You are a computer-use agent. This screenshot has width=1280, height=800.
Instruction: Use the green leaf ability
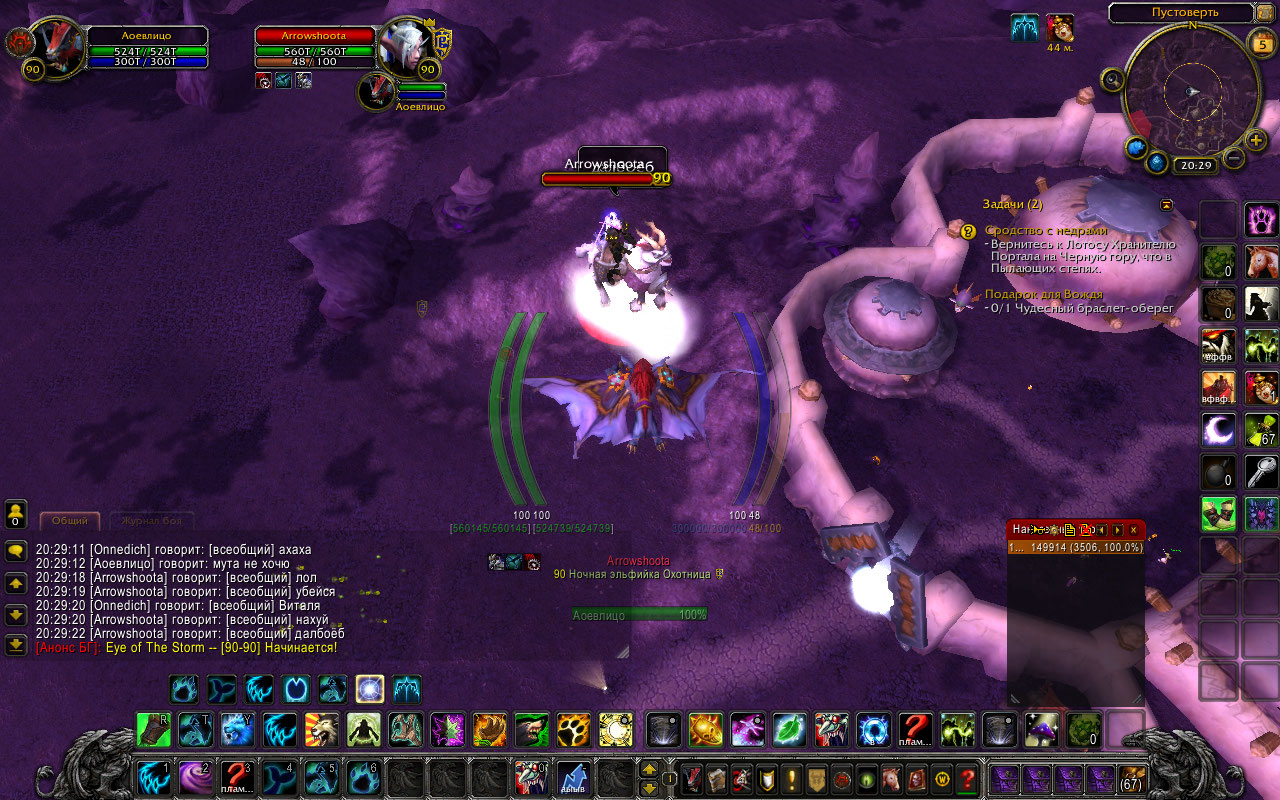[x=790, y=730]
